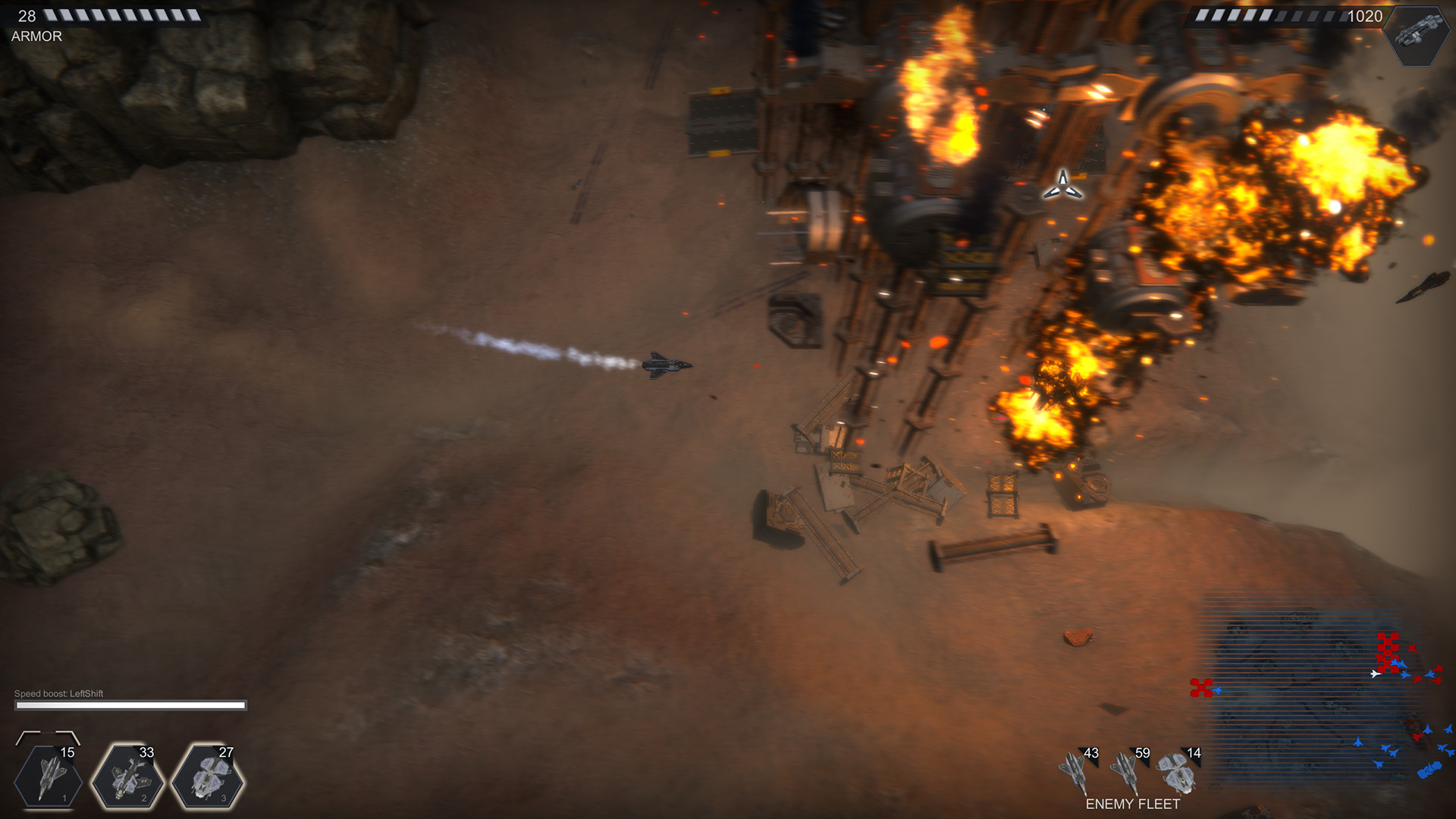
Task: Click the ARMOR label
Action: [x=36, y=36]
